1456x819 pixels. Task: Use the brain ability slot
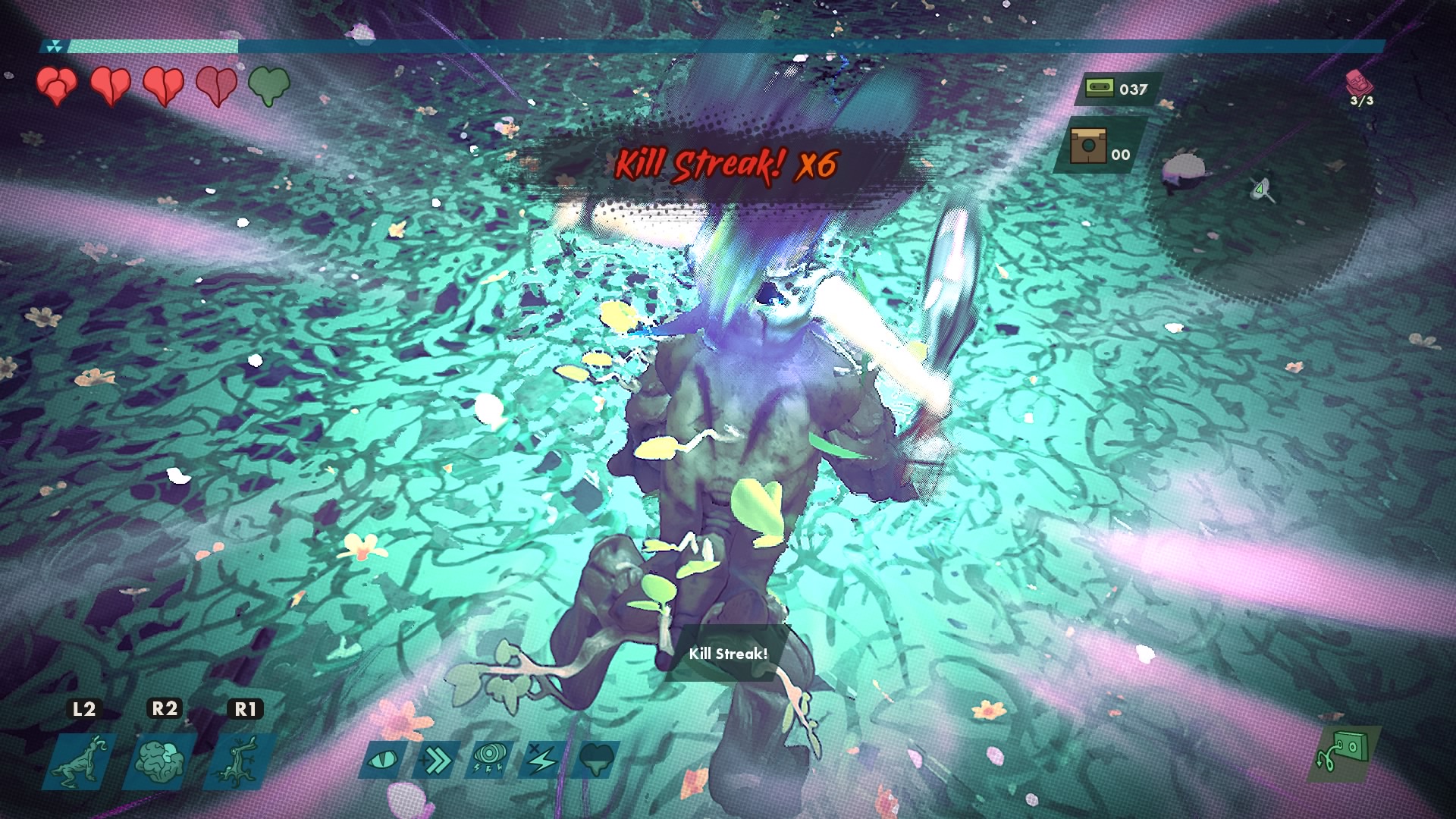(x=159, y=761)
